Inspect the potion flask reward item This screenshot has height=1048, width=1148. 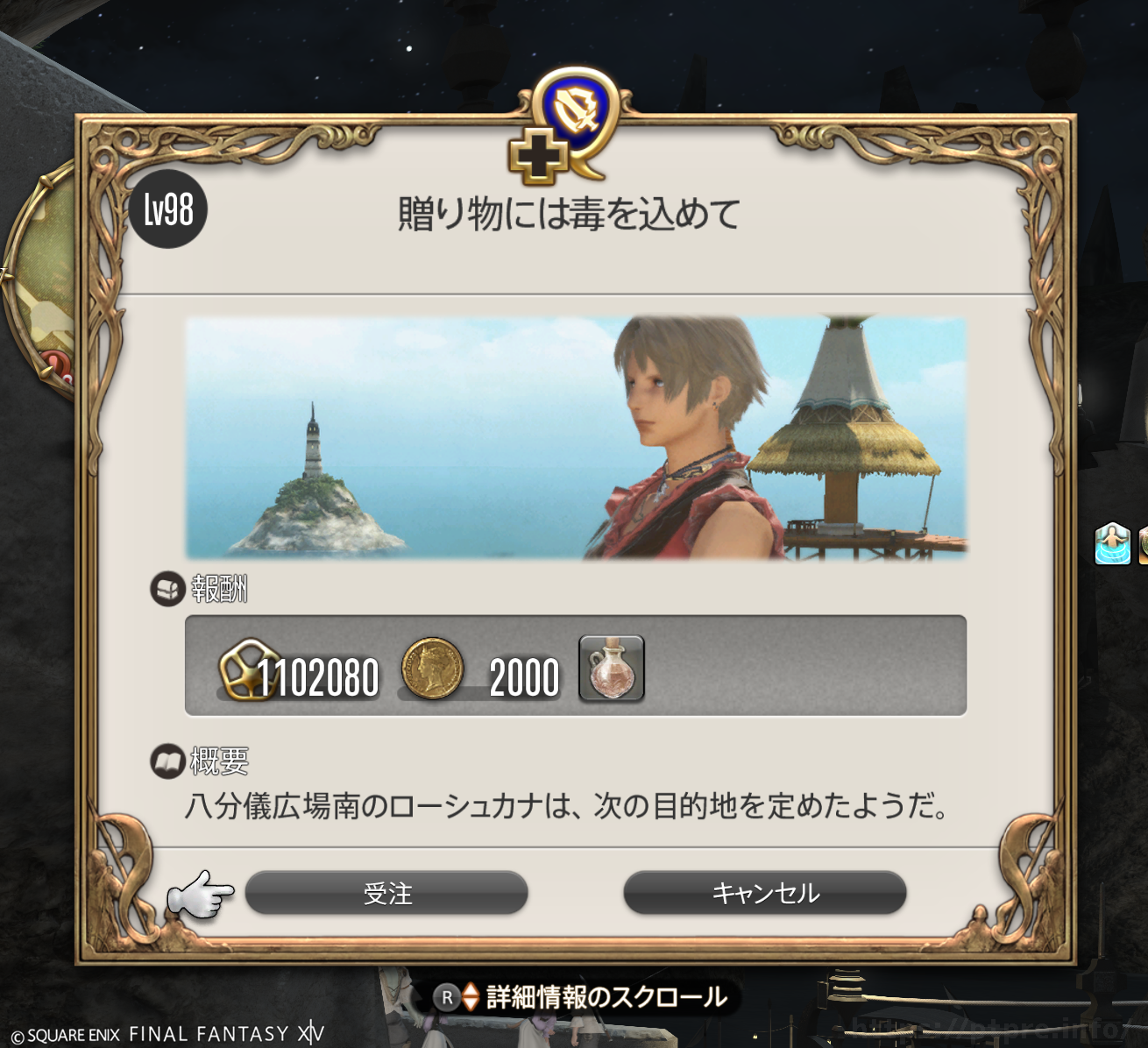coord(612,669)
